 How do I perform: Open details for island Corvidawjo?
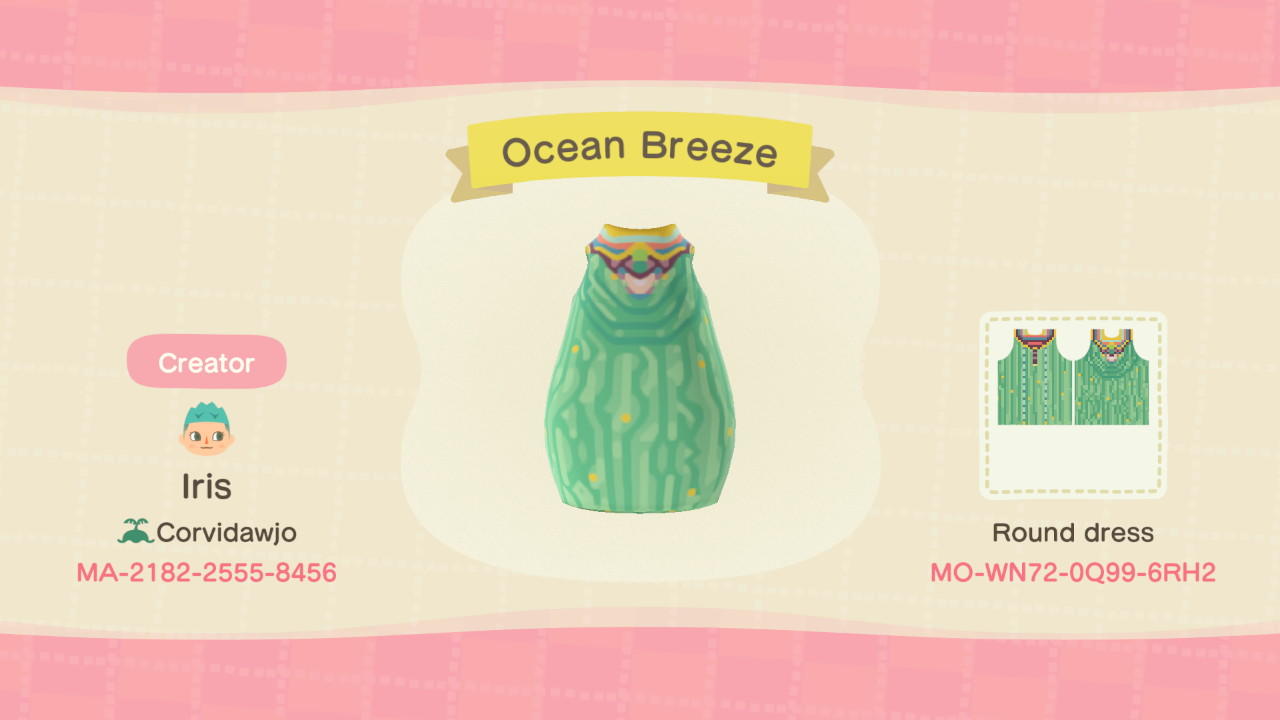pyautogui.click(x=225, y=532)
